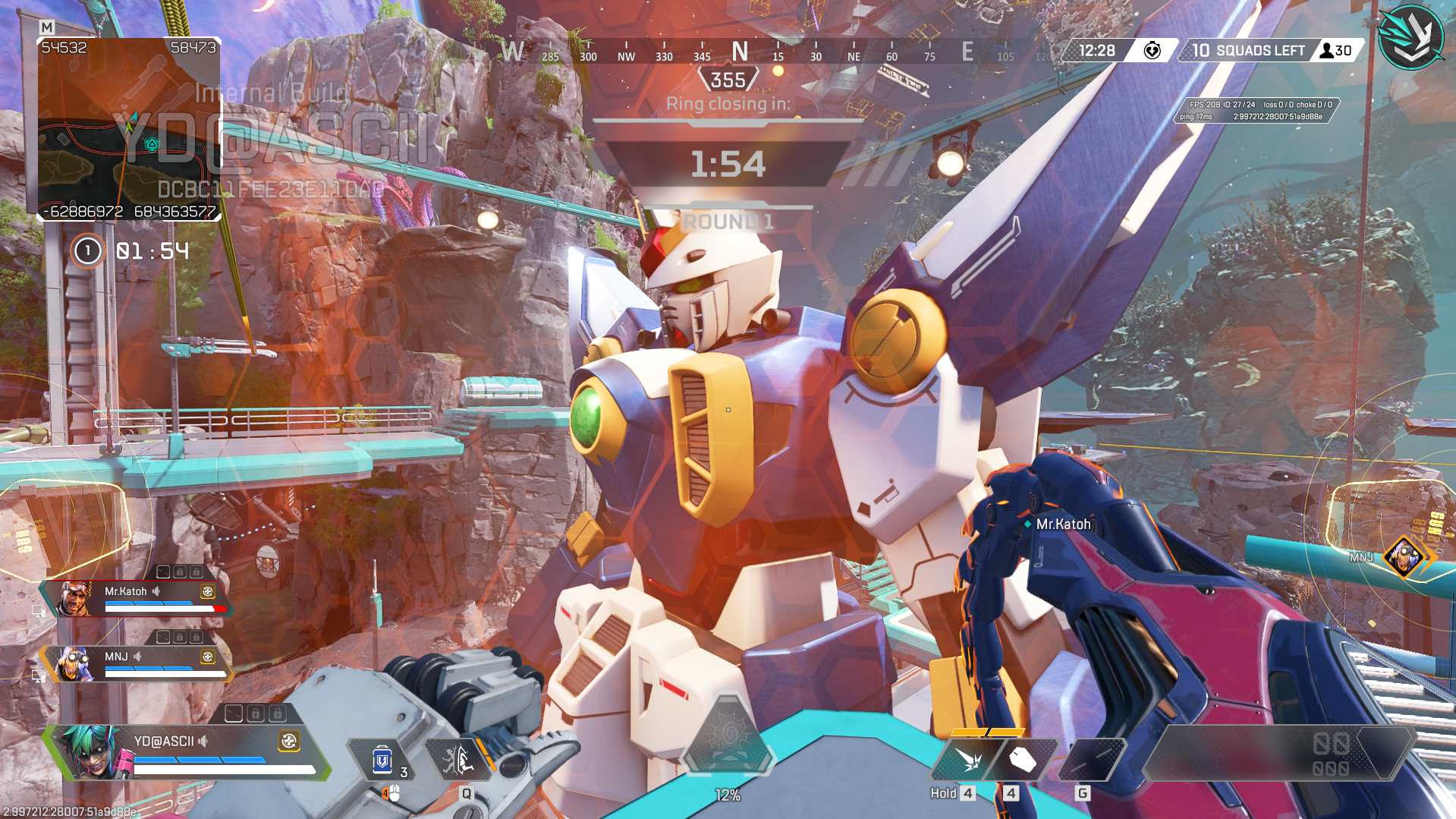This screenshot has width=1456, height=819.
Task: Click the MNJ ping marker
Action: coord(1404,556)
